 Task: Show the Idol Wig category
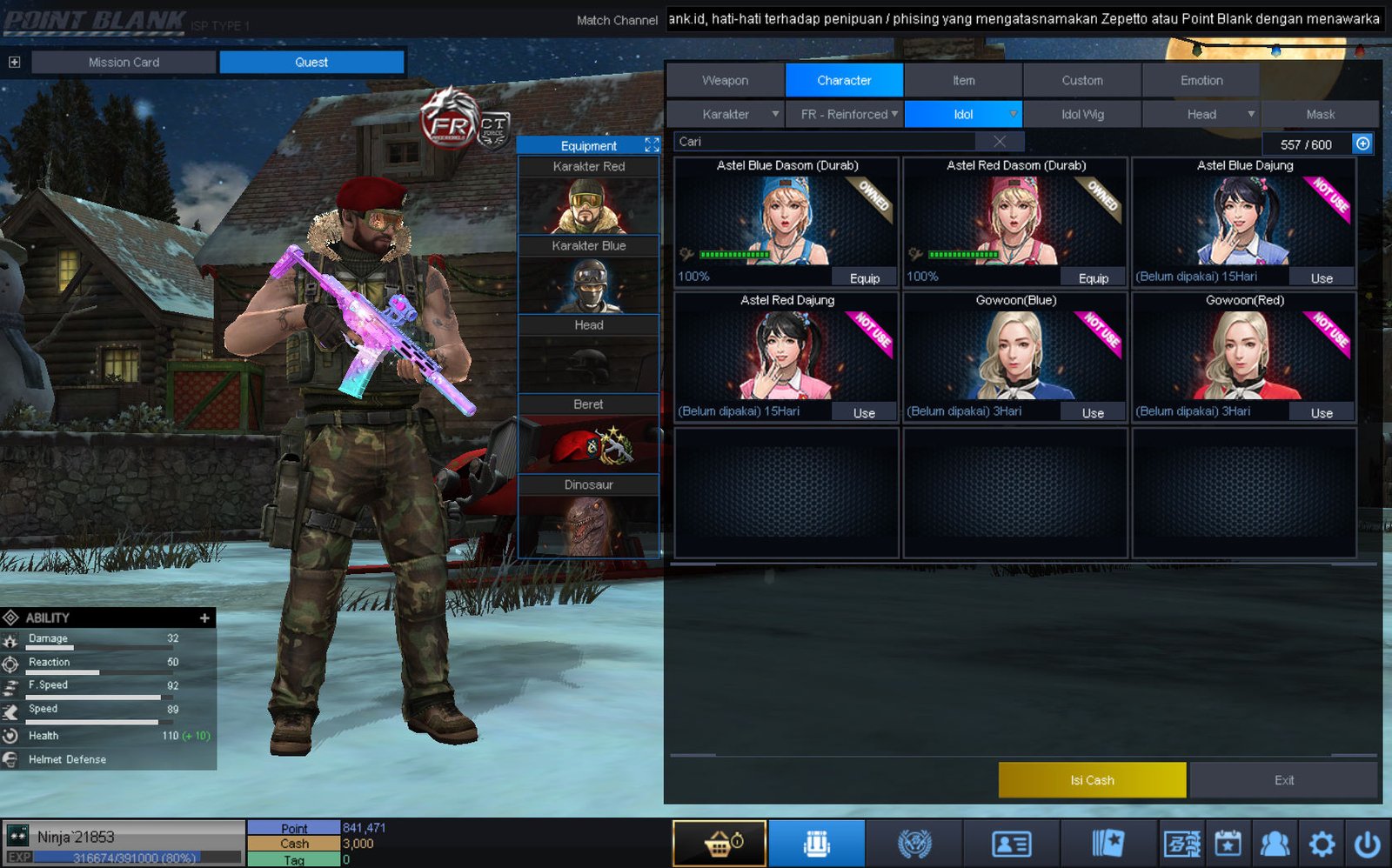1081,114
